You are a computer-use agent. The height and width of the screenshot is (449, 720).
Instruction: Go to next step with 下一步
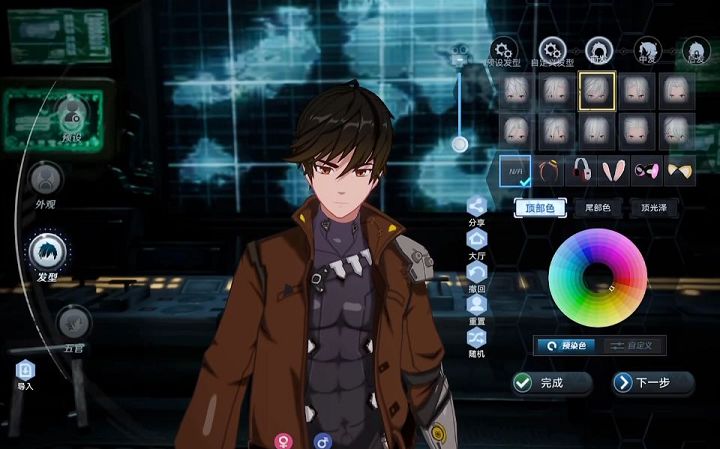(653, 383)
